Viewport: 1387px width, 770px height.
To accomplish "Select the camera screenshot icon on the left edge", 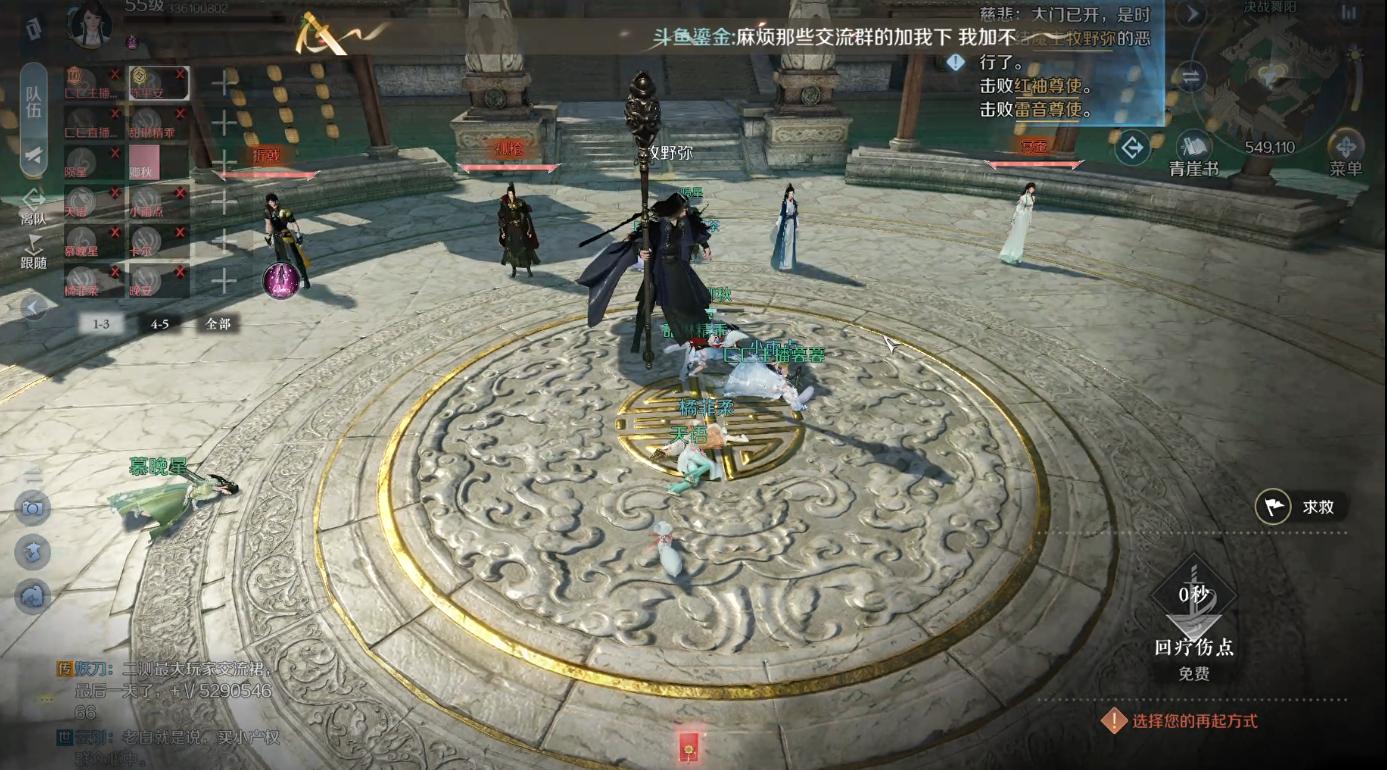I will coord(32,506).
